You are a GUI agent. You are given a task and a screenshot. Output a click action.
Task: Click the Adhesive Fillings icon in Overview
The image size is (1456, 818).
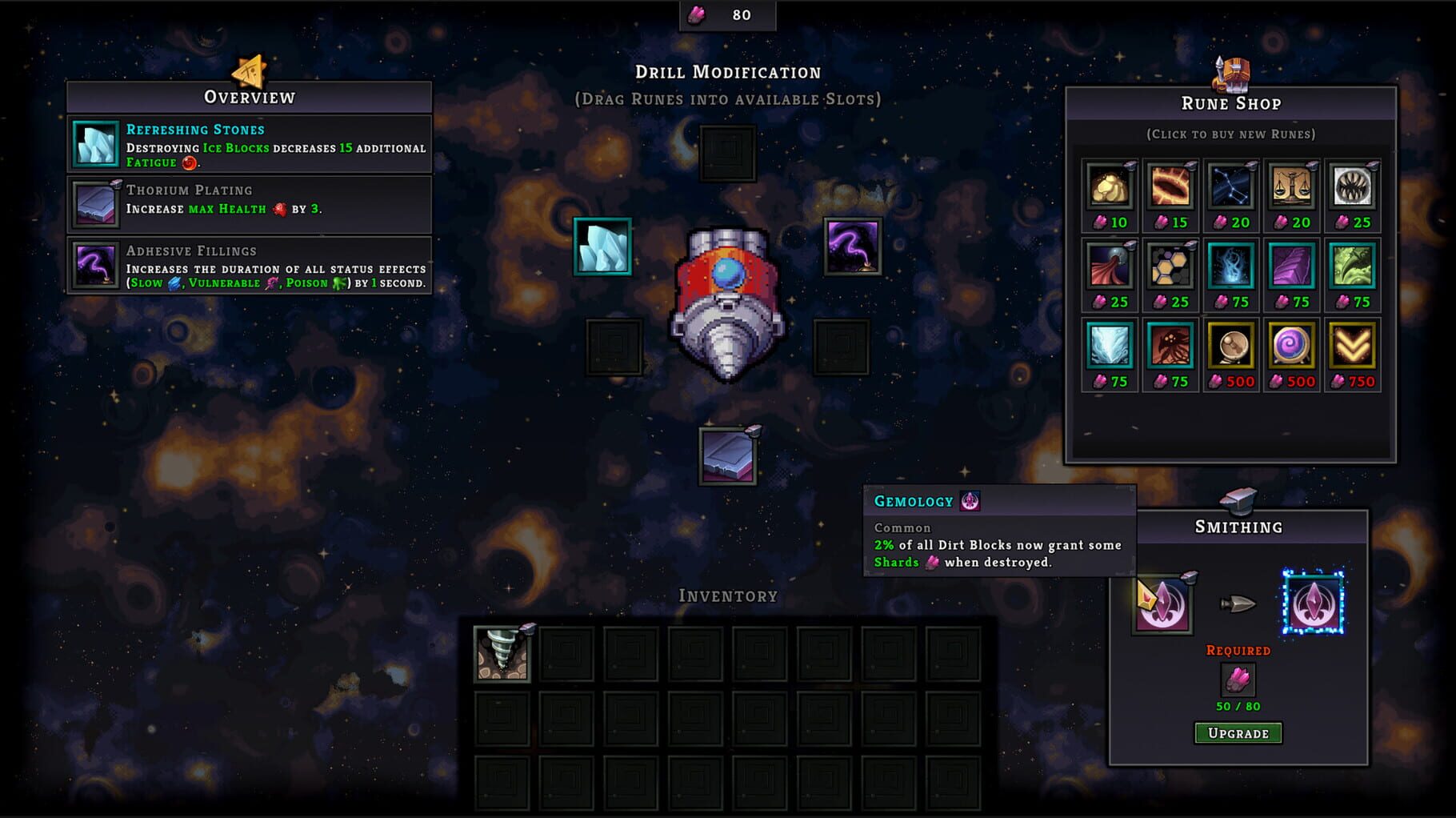tap(94, 267)
